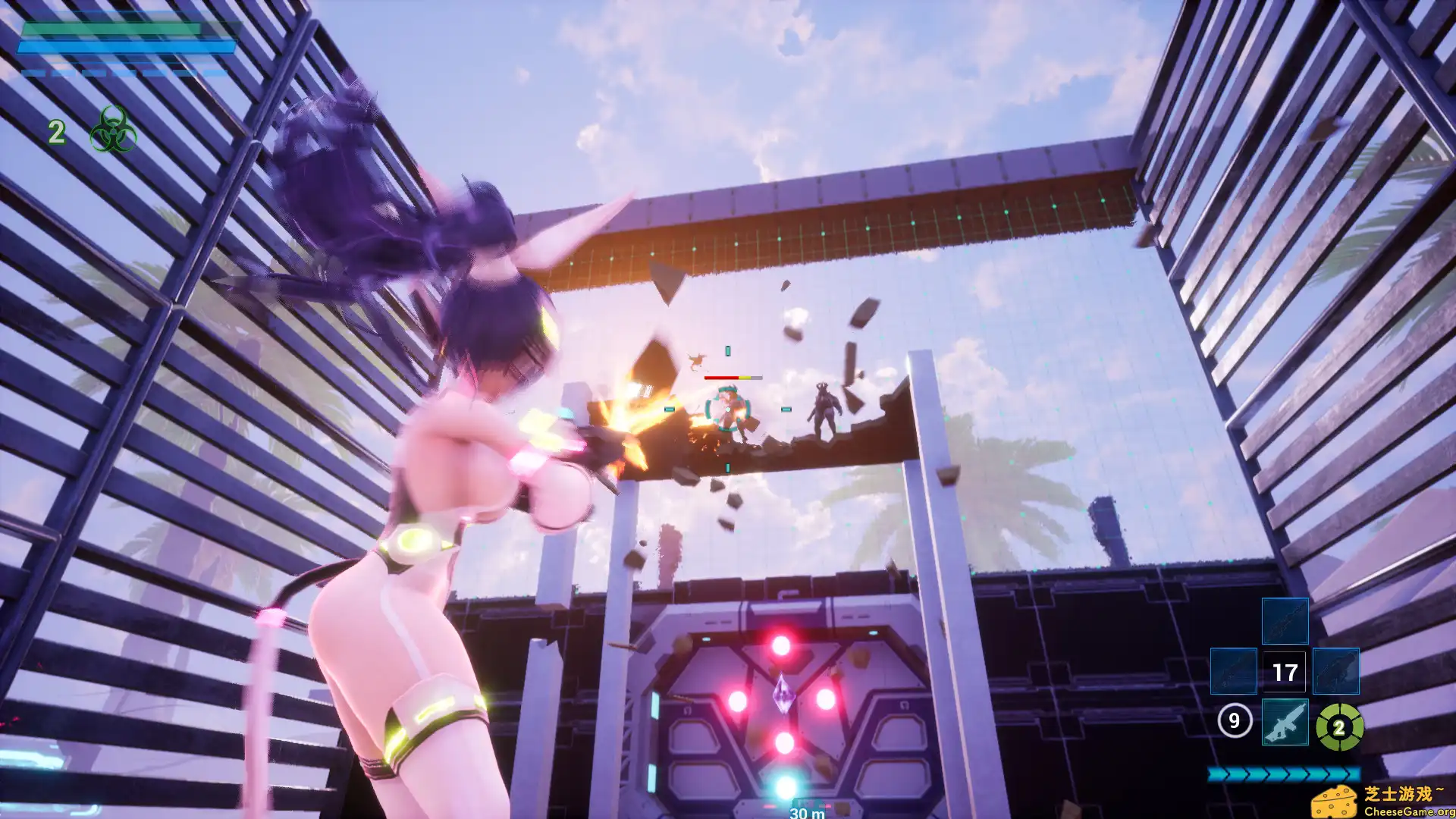Select the pistol in the left weapon slot
This screenshot has width=1456, height=819.
(x=1233, y=671)
